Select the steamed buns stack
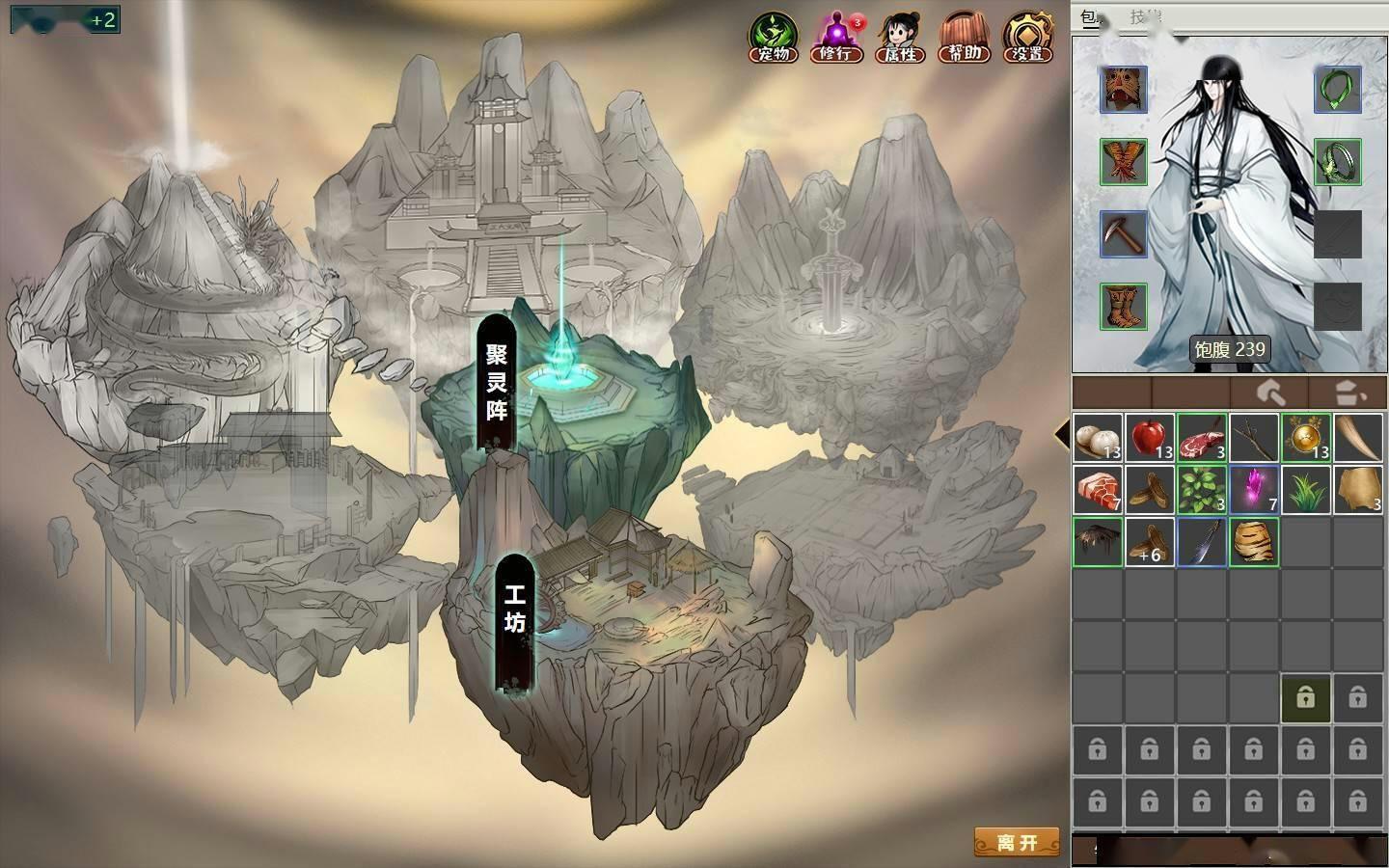The width and height of the screenshot is (1389, 868). tap(1098, 438)
